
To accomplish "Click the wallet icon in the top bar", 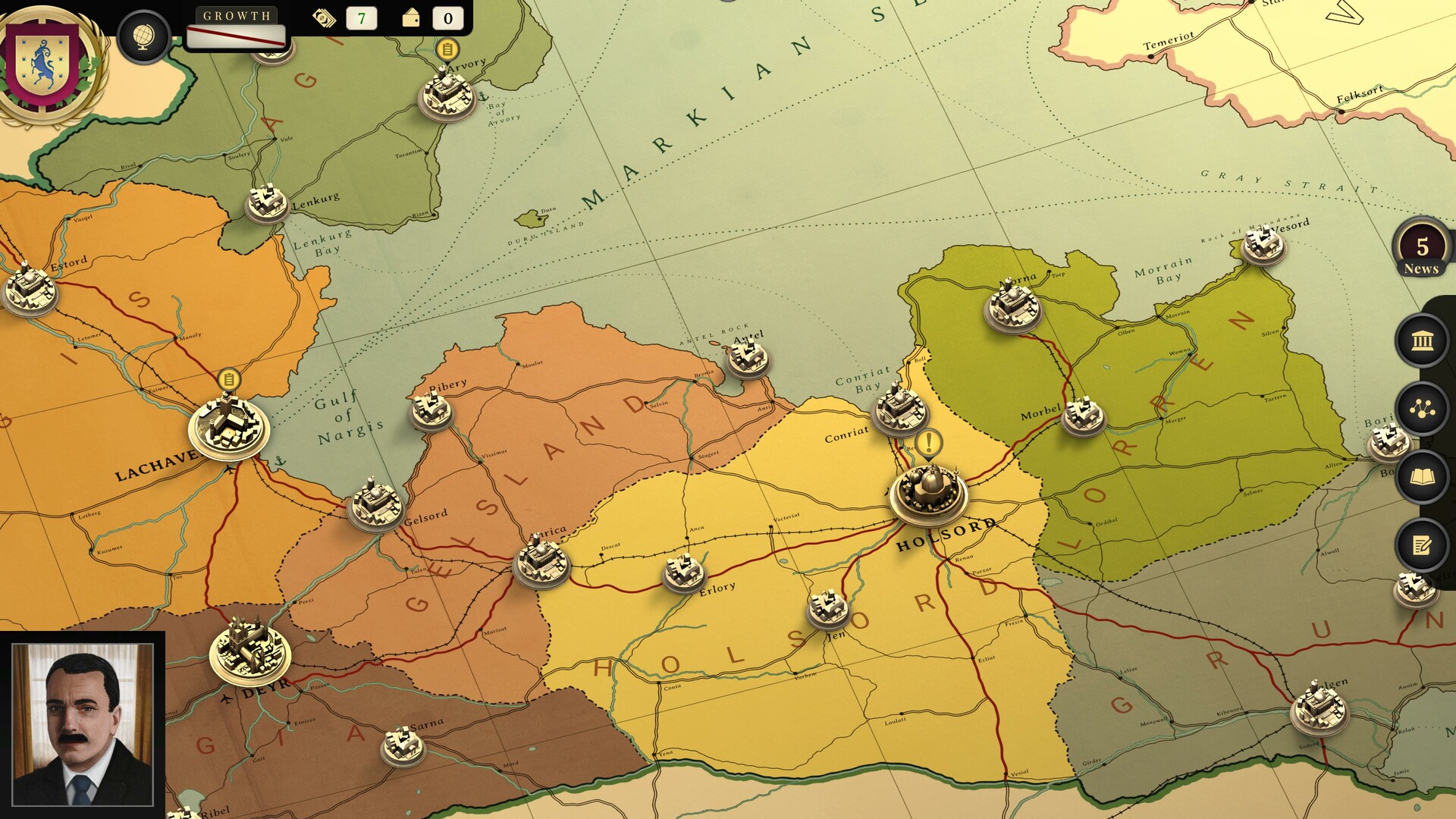I will pyautogui.click(x=410, y=18).
